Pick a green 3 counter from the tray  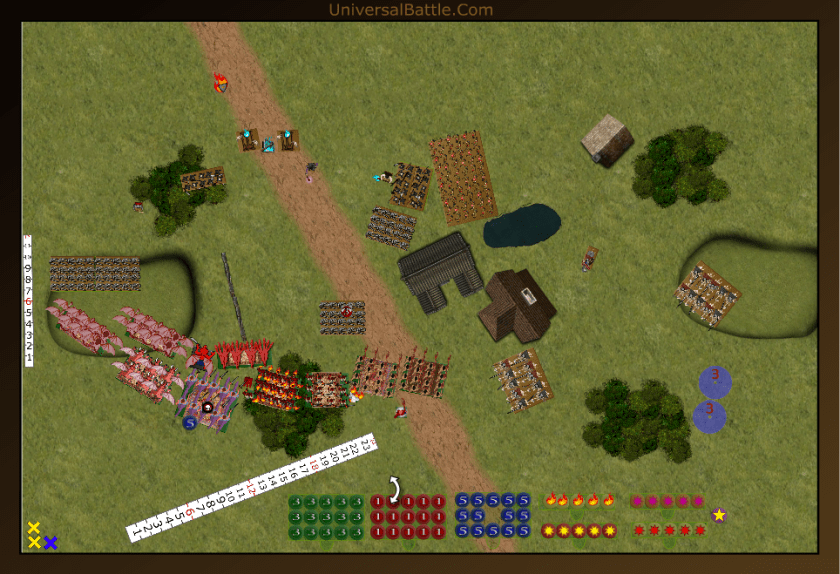[x=297, y=502]
